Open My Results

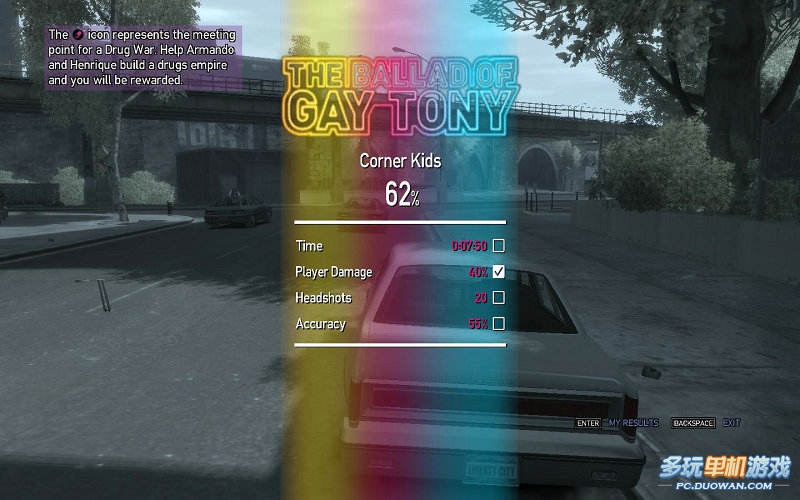coord(633,423)
